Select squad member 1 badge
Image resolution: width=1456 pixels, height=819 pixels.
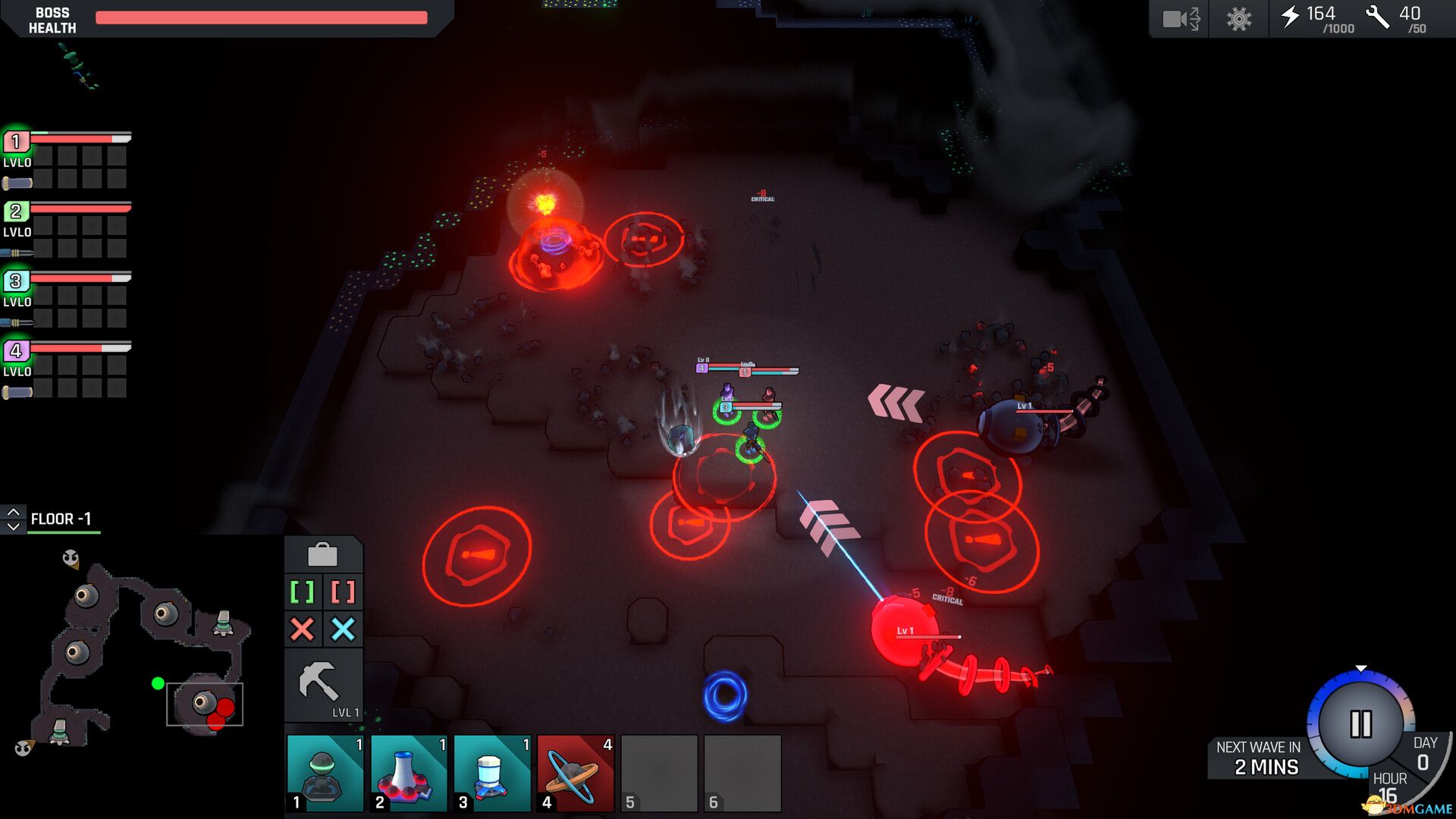[16, 142]
